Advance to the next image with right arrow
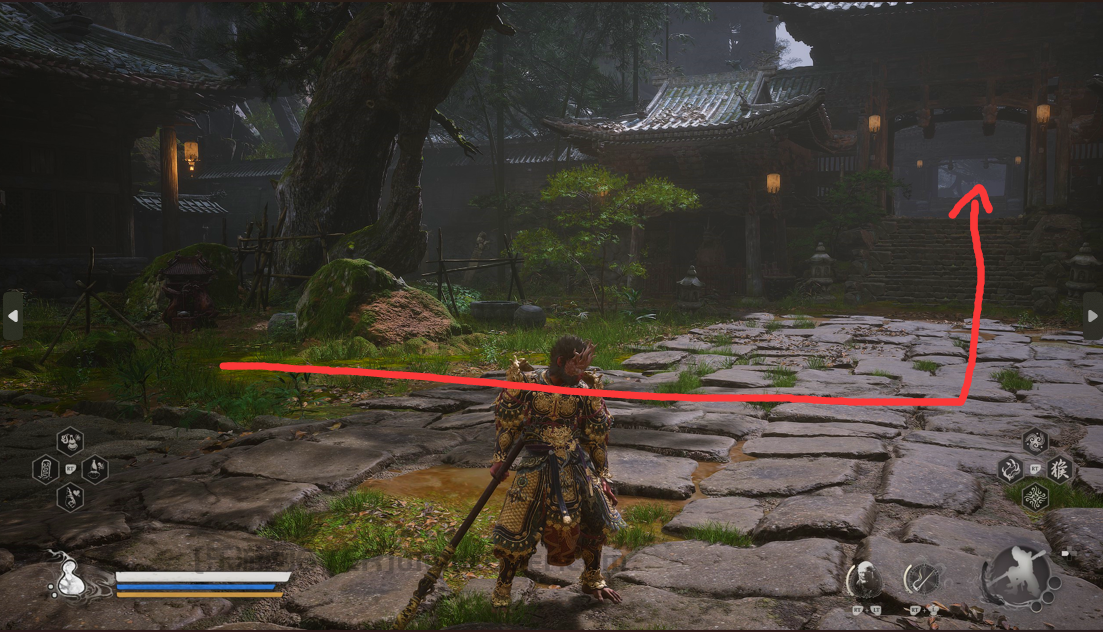Screen dimensions: 1103x632 (1092, 315)
